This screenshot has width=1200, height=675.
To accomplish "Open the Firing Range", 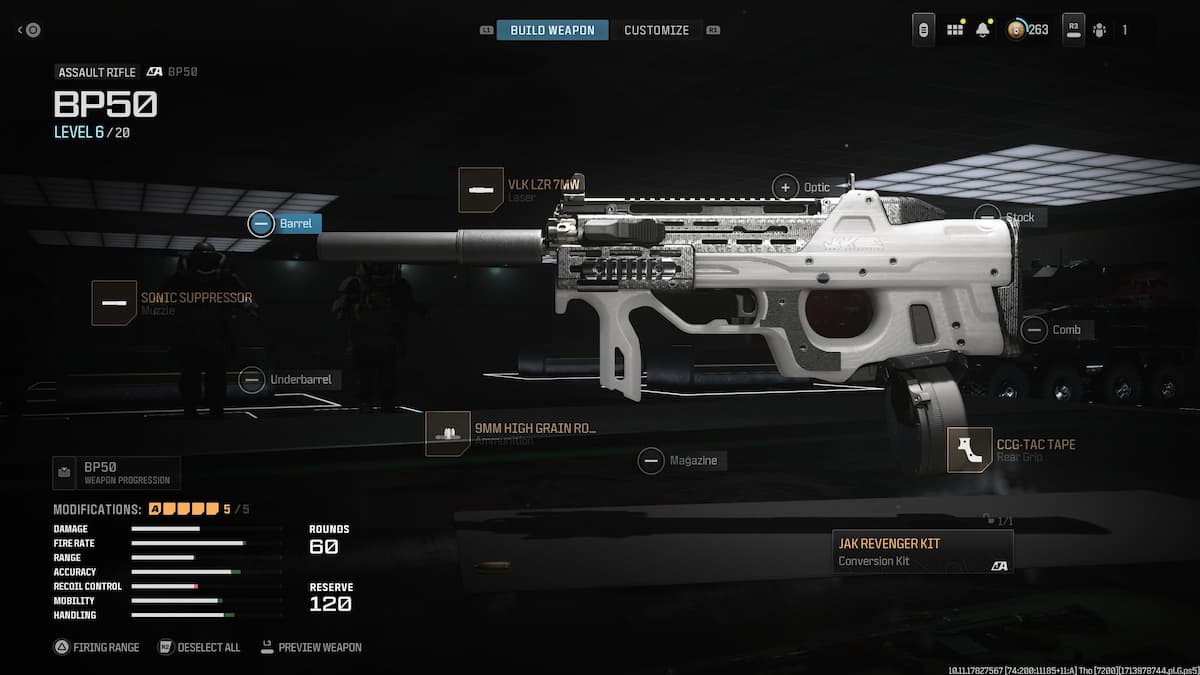I will (x=96, y=647).
